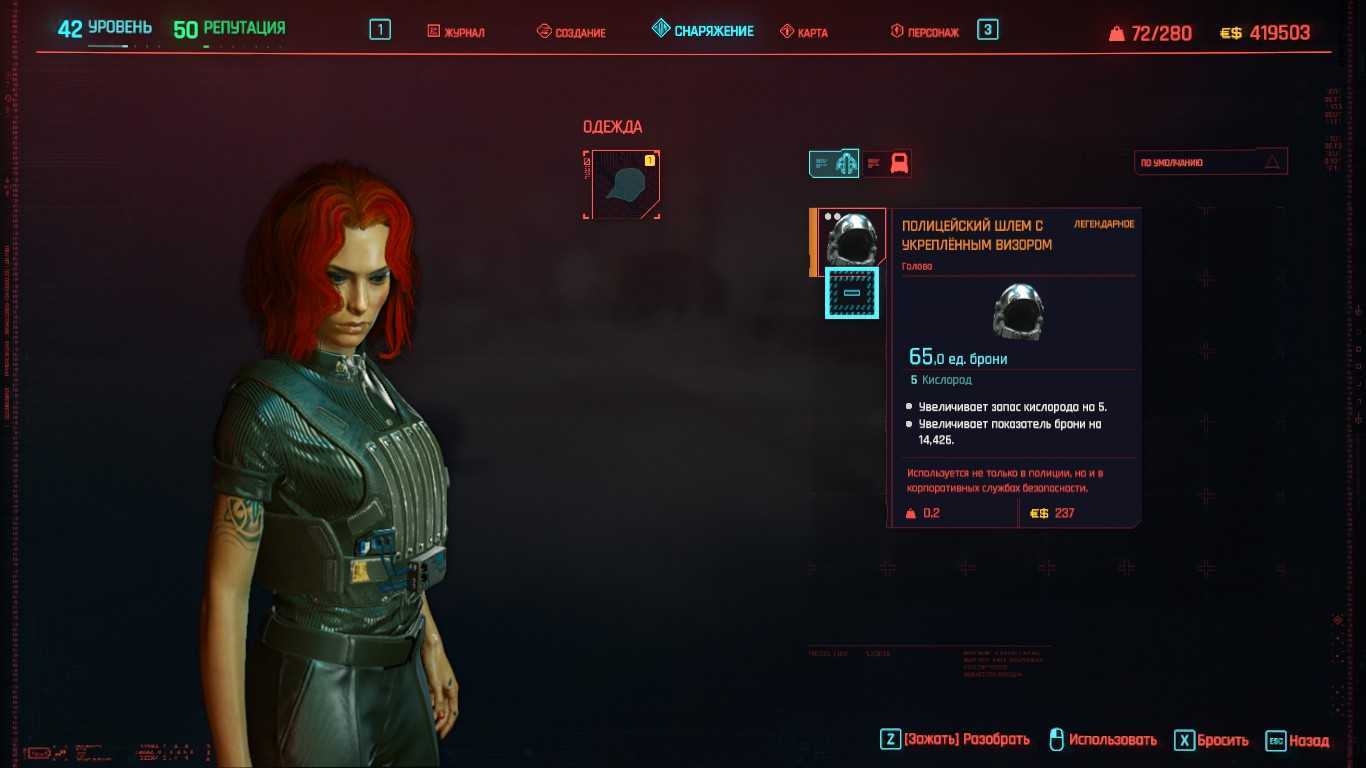Select the police helmet item in the list
Viewport: 1366px width, 768px height.
(x=848, y=239)
